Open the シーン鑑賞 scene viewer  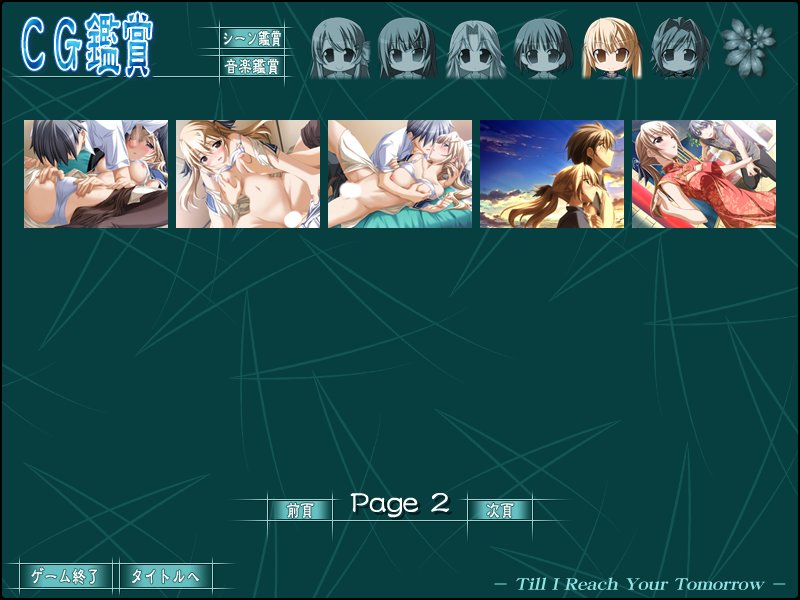click(252, 39)
